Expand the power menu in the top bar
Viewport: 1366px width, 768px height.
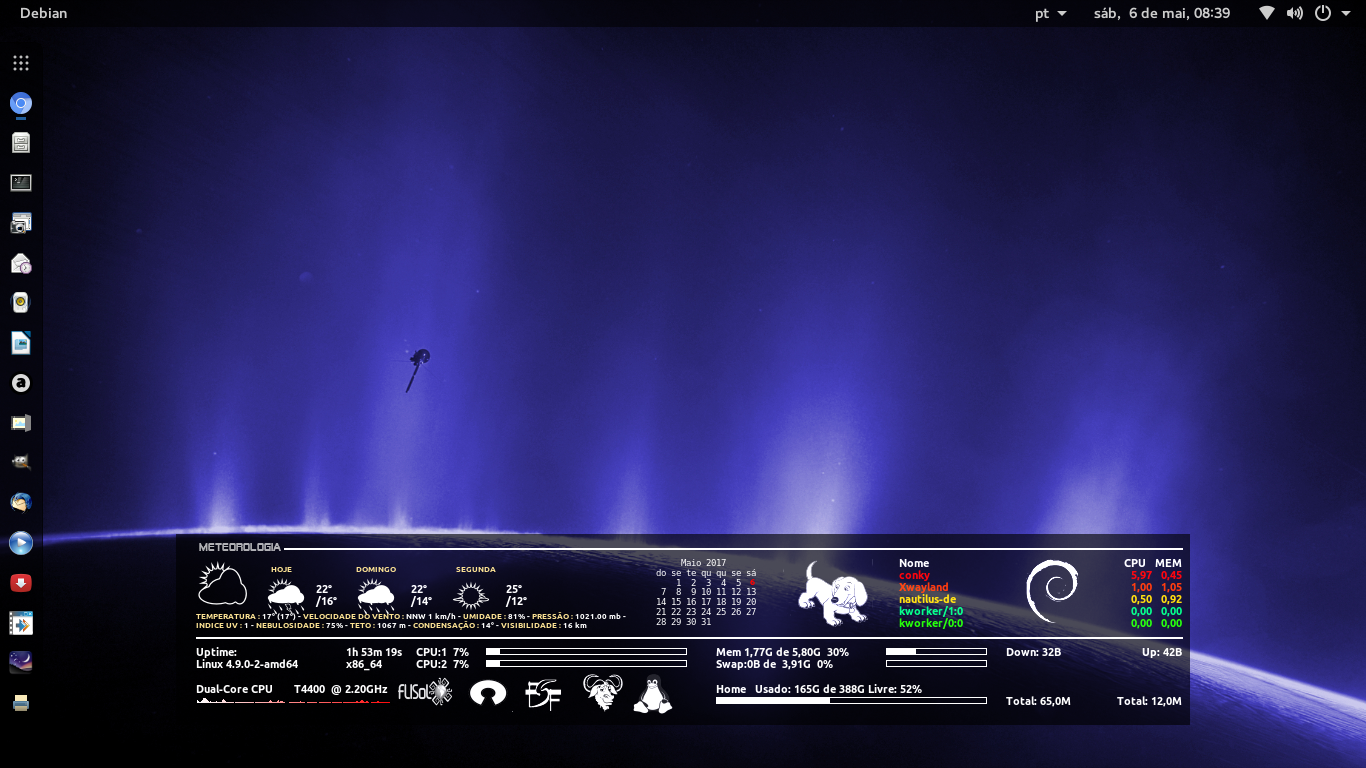click(x=1322, y=13)
